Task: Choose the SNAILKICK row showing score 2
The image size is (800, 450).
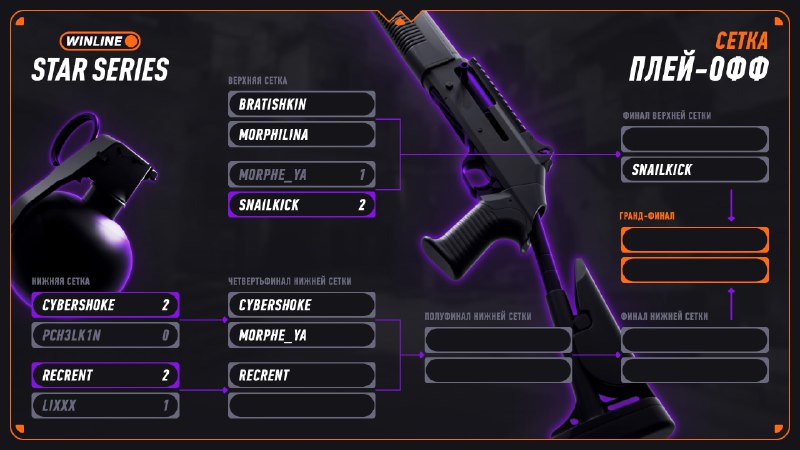Action: tap(302, 205)
